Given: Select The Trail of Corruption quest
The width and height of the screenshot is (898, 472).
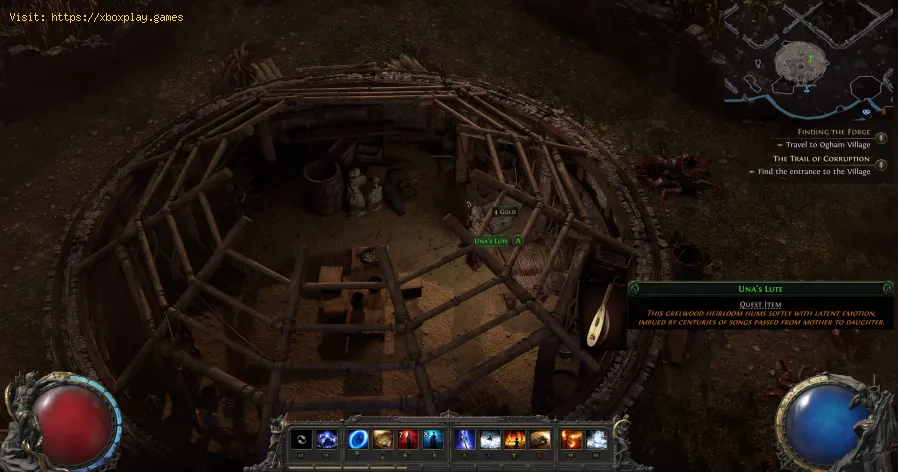Looking at the screenshot, I should 820,159.
